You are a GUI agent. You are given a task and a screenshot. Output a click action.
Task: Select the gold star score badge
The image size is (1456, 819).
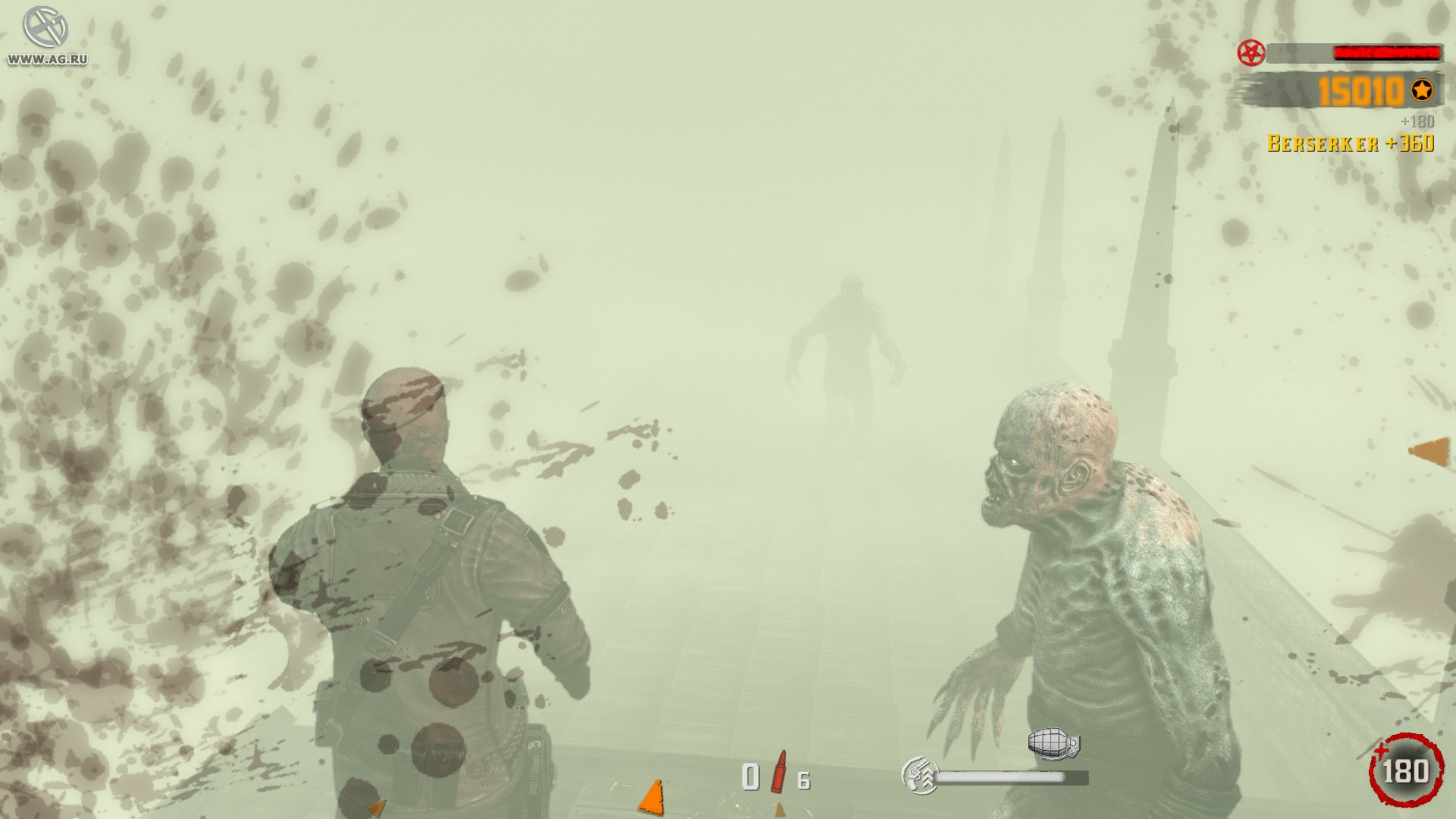coord(1421,91)
